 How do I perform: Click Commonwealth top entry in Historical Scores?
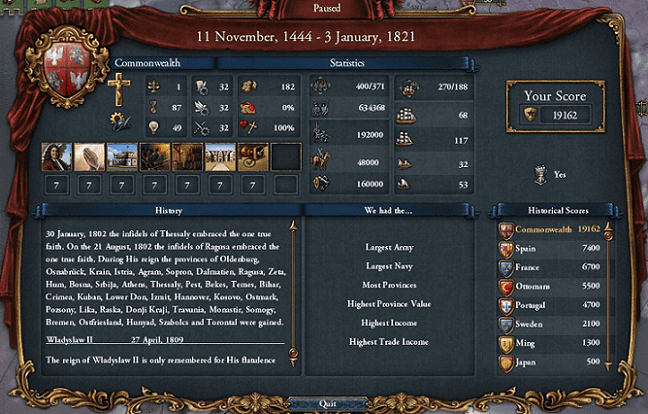548,229
